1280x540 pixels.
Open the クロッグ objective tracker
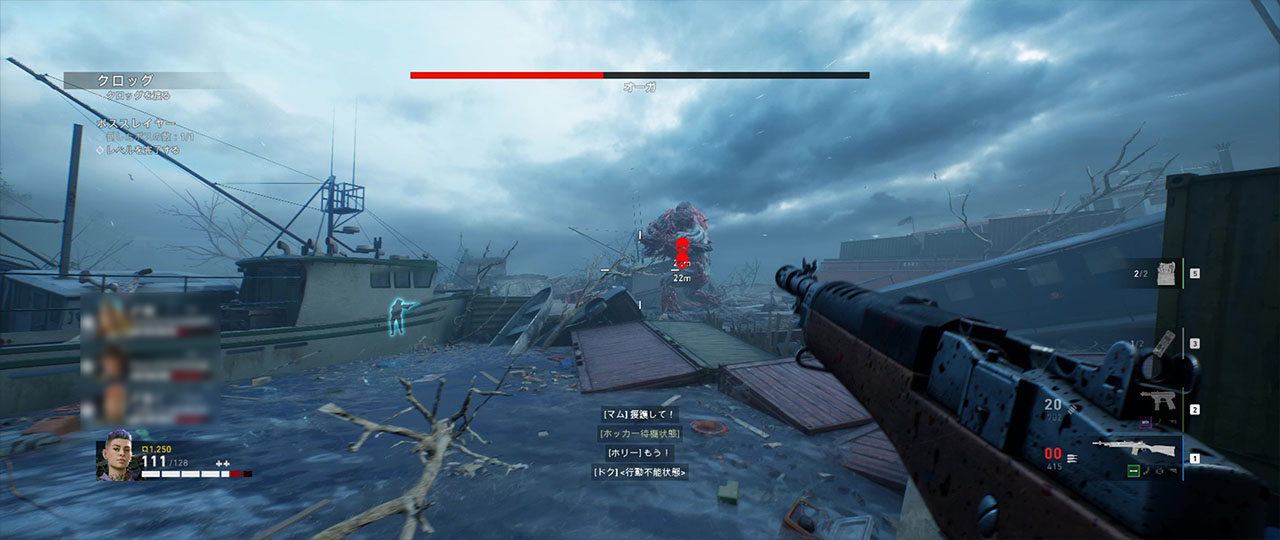point(125,81)
